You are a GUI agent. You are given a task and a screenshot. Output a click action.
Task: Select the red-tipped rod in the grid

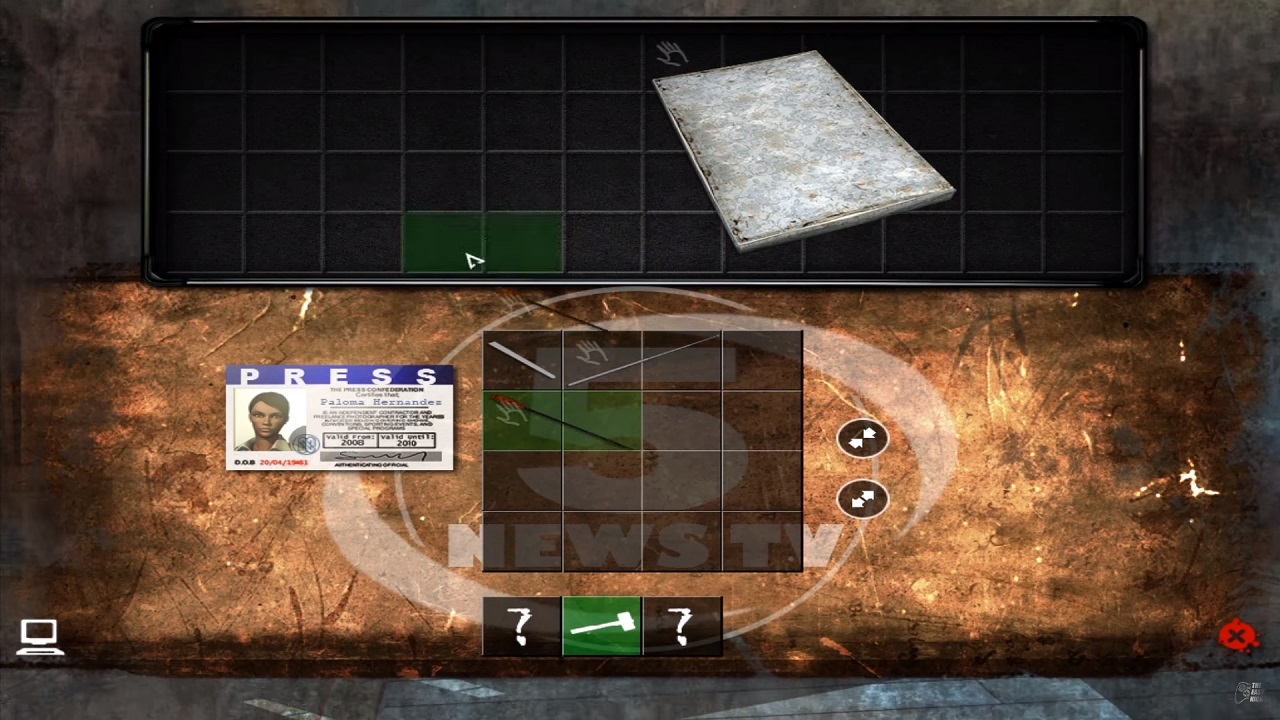point(560,421)
